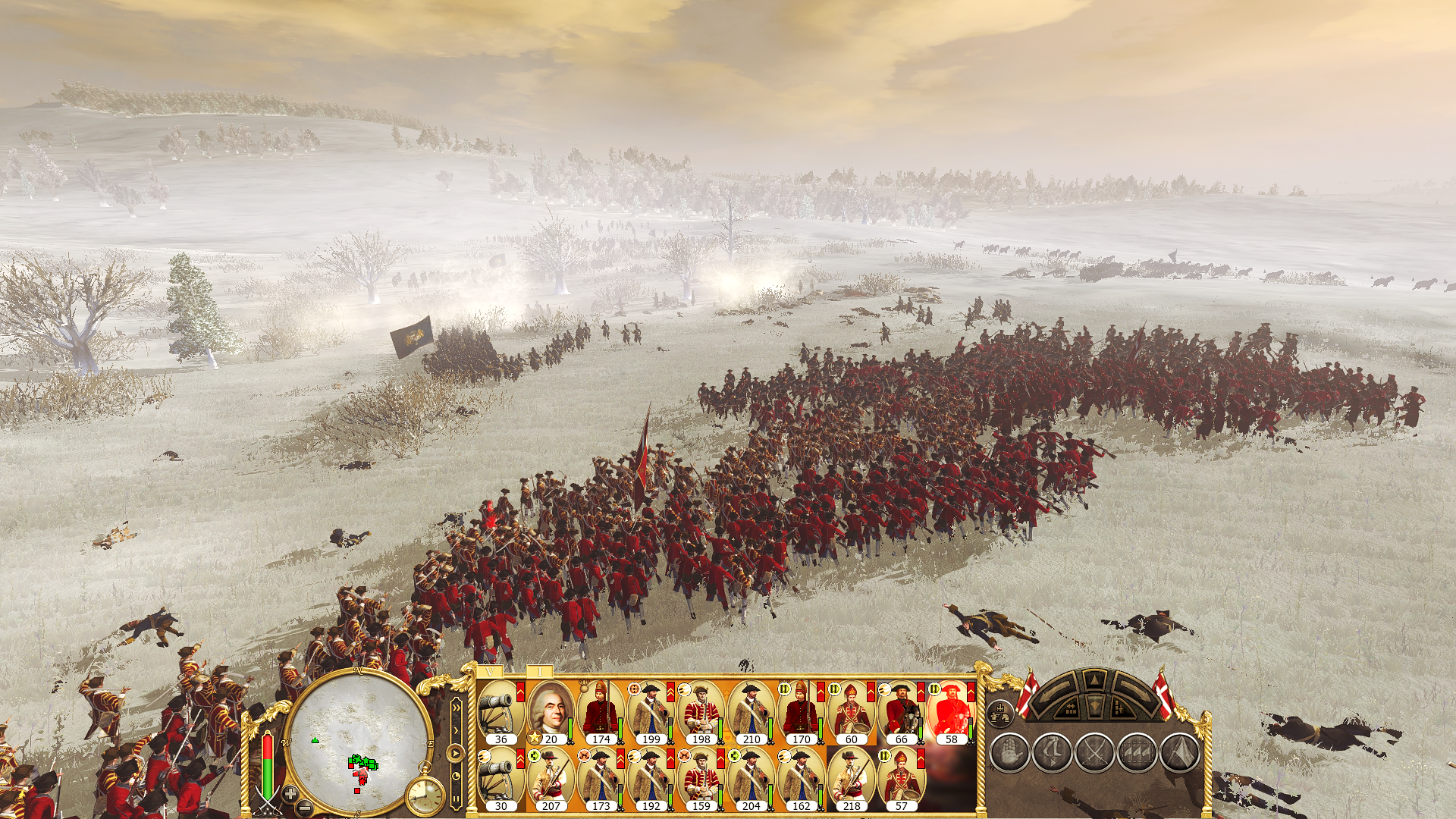1456x819 pixels.
Task: Zoom out the minimap with minus button
Action: tap(306, 805)
